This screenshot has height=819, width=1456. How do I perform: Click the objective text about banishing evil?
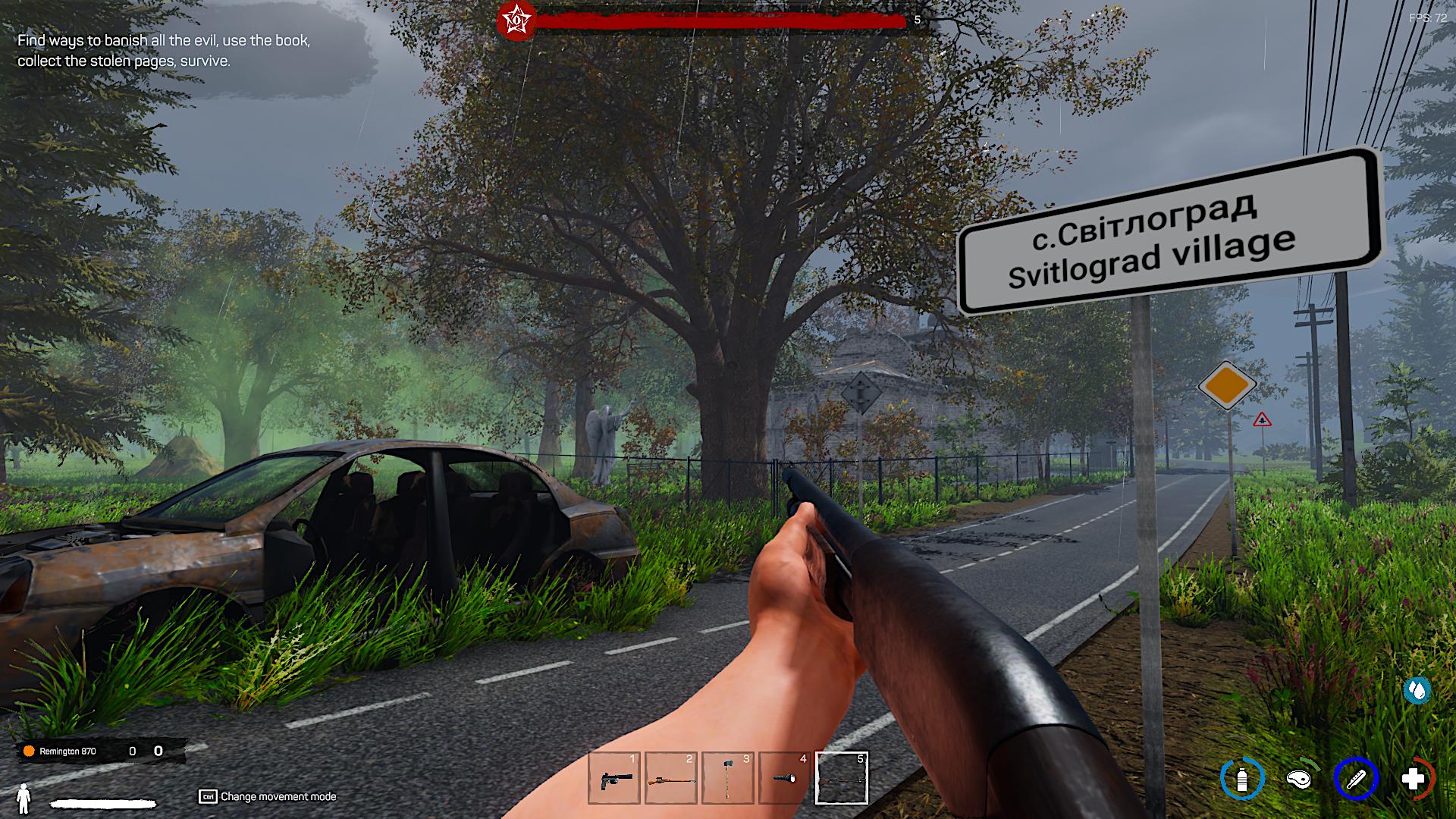coord(164,51)
